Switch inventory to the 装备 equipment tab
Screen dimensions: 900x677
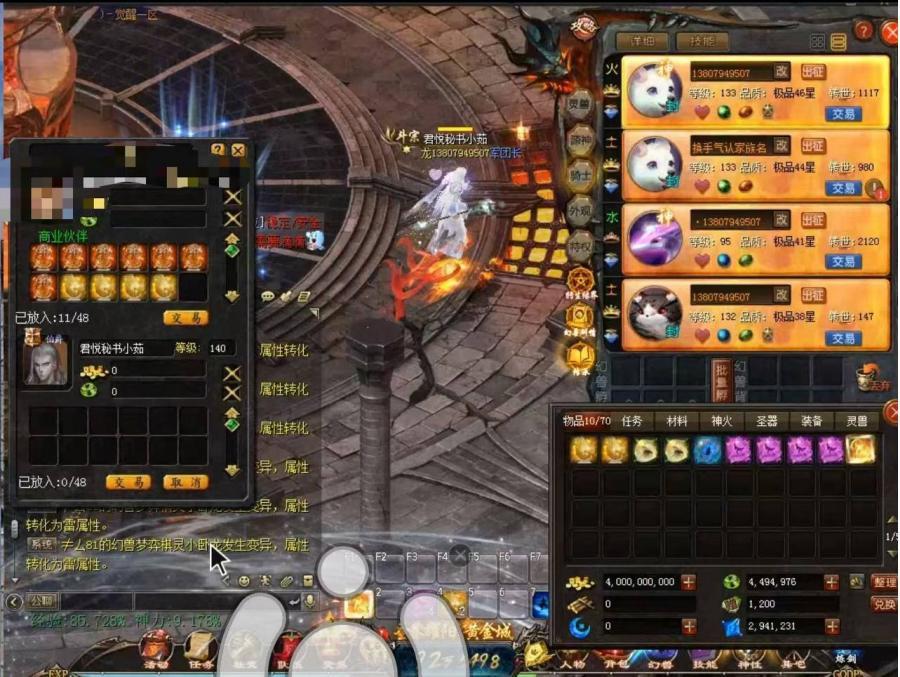pyautogui.click(x=812, y=421)
